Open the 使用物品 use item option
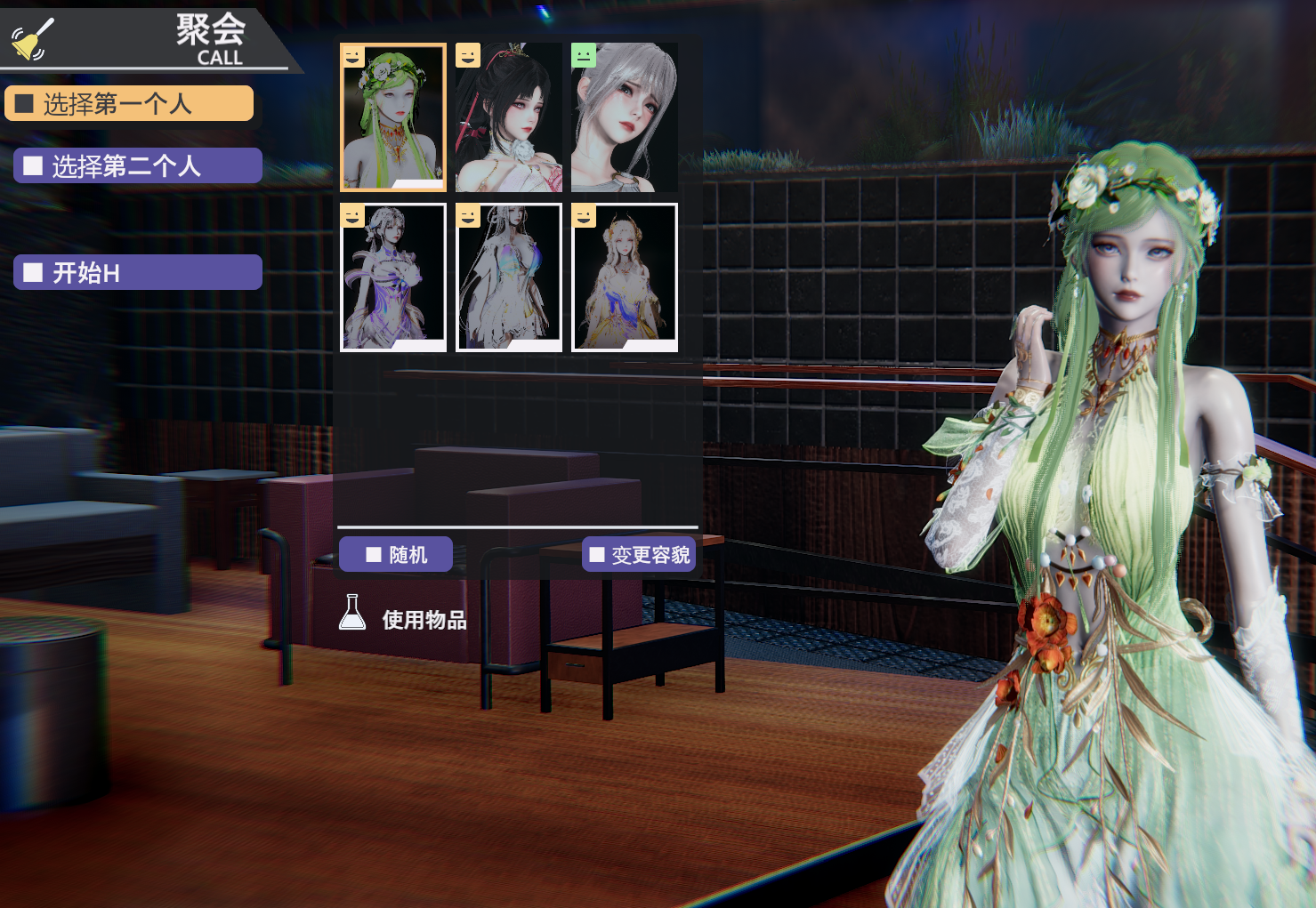The image size is (1316, 908). click(404, 619)
